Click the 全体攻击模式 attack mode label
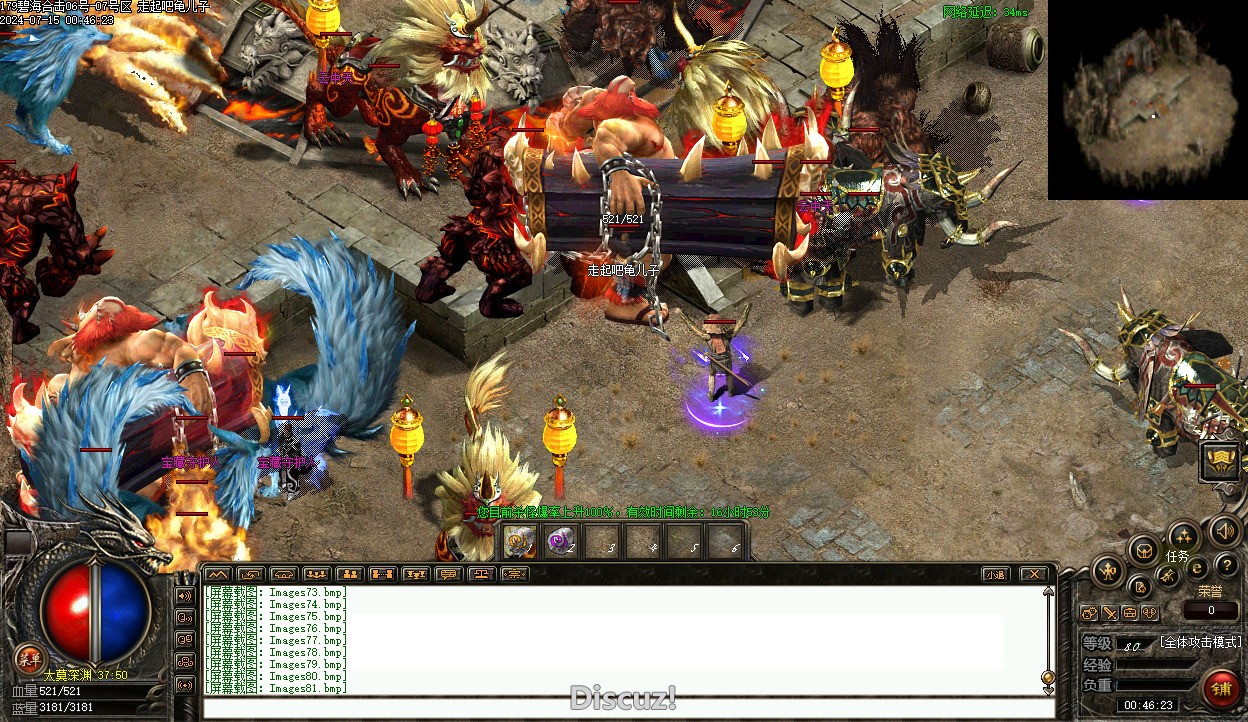Viewport: 1248px width, 722px height. 1200,642
